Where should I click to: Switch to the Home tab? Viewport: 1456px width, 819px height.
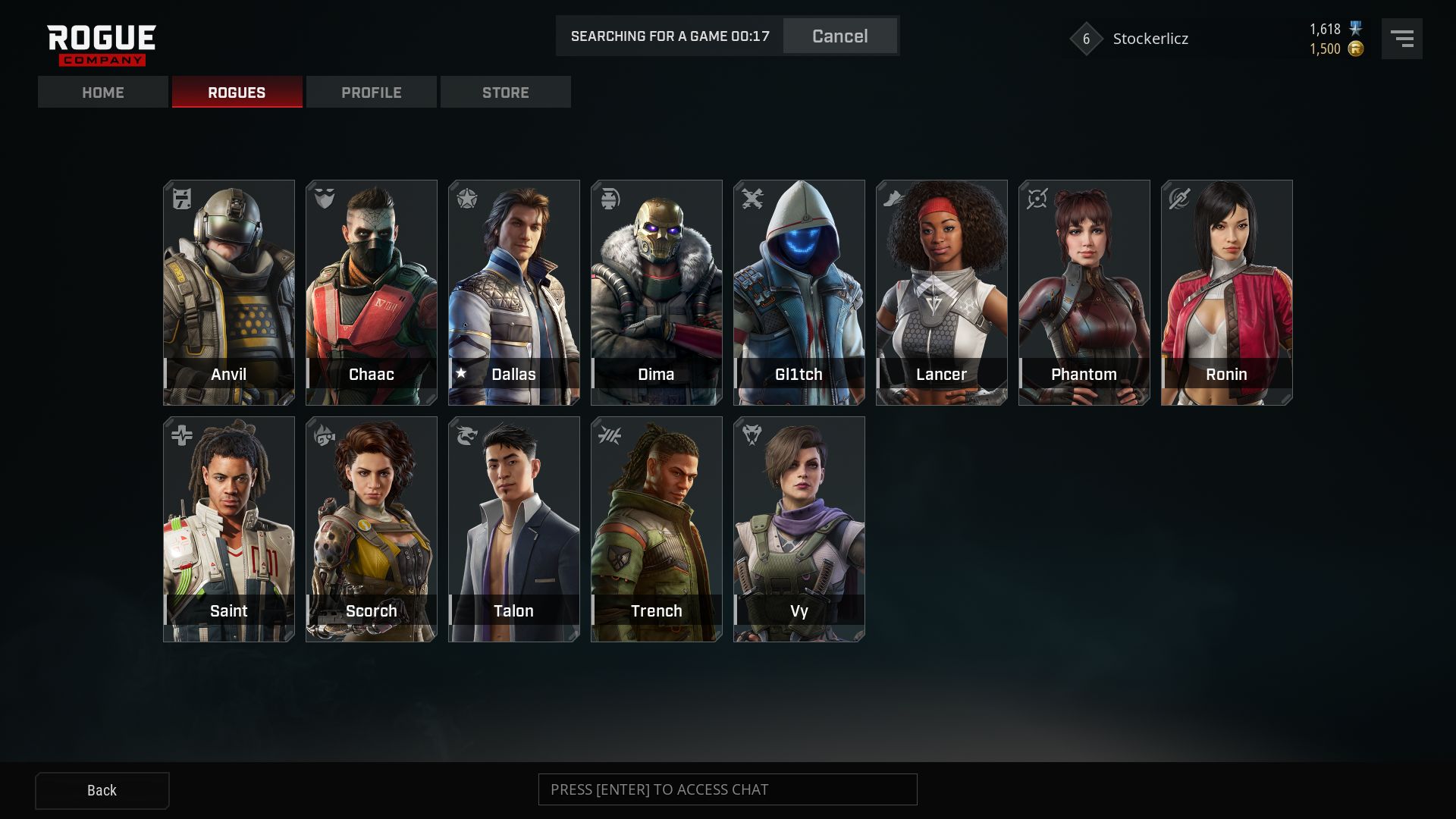pos(103,93)
